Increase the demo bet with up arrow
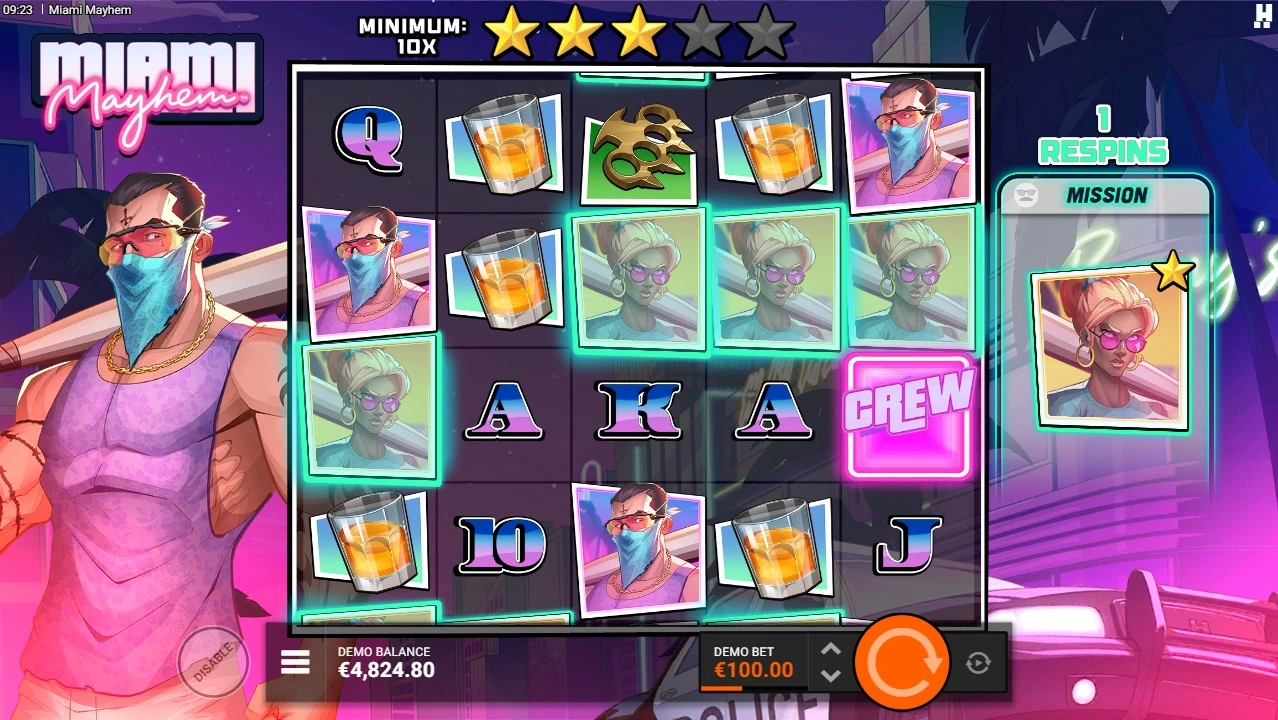 [830, 650]
